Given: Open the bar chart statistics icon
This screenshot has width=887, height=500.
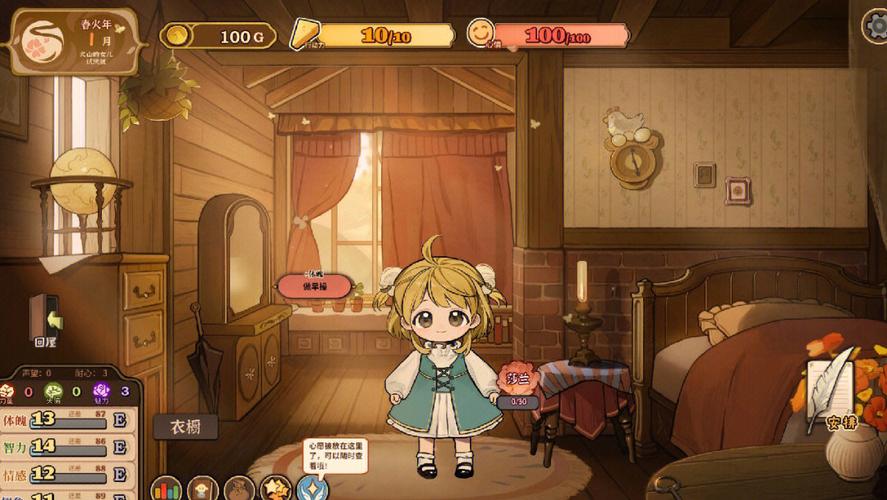Looking at the screenshot, I should click(166, 488).
